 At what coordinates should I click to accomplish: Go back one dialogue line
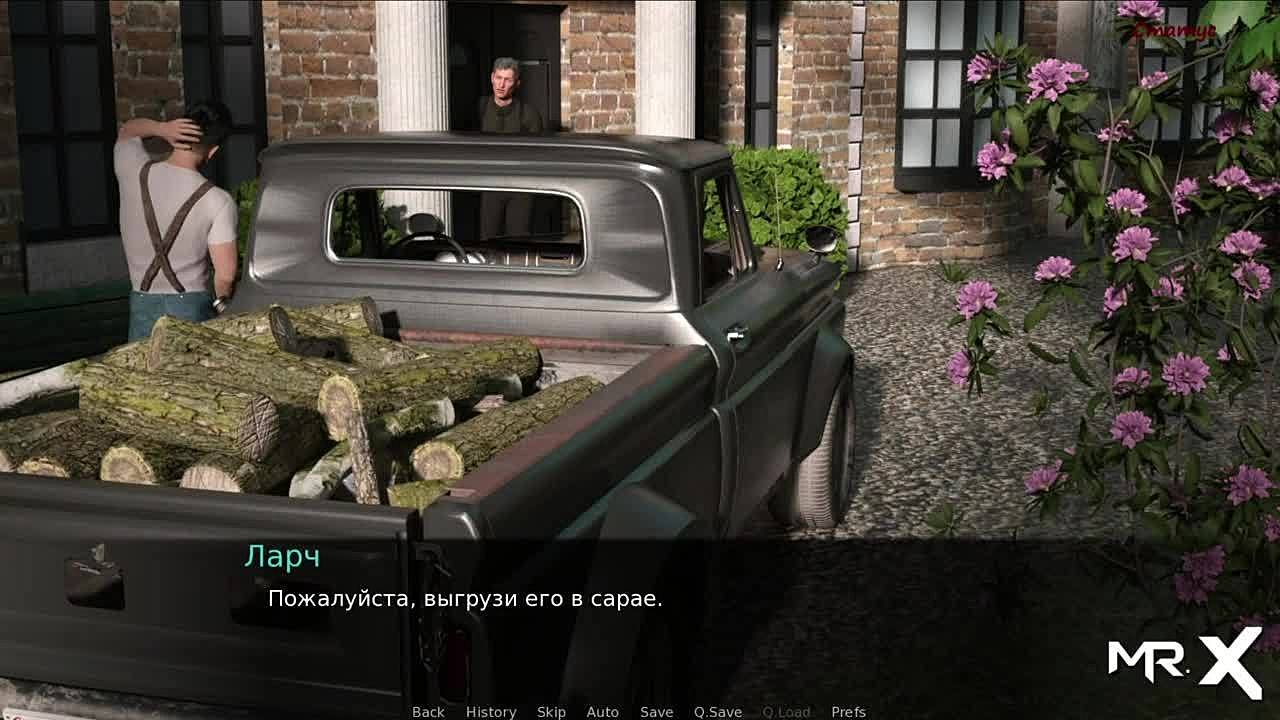pos(428,712)
